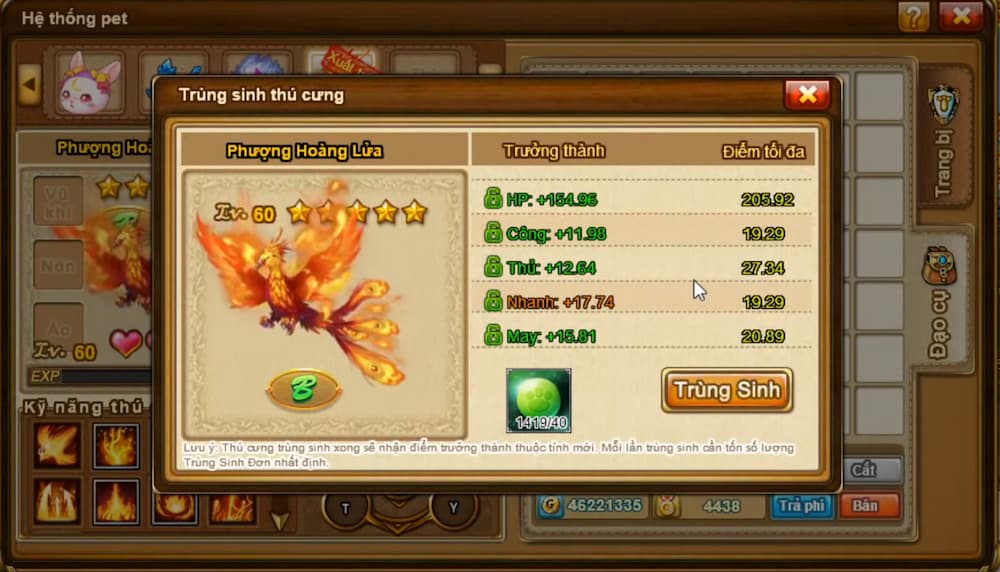
Task: Click the Trả phí button
Action: [801, 506]
